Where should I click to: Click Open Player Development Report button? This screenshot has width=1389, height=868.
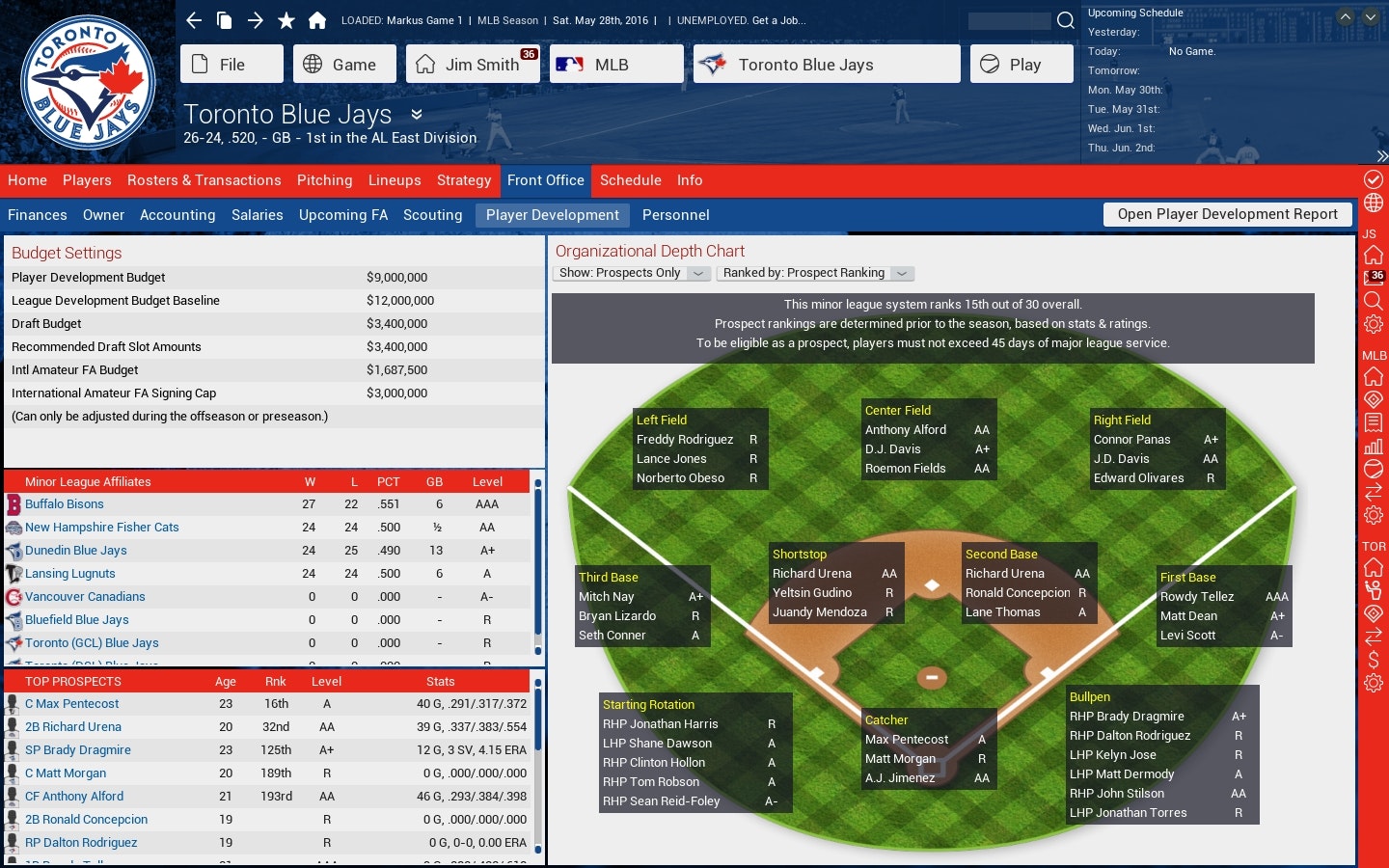point(1226,214)
